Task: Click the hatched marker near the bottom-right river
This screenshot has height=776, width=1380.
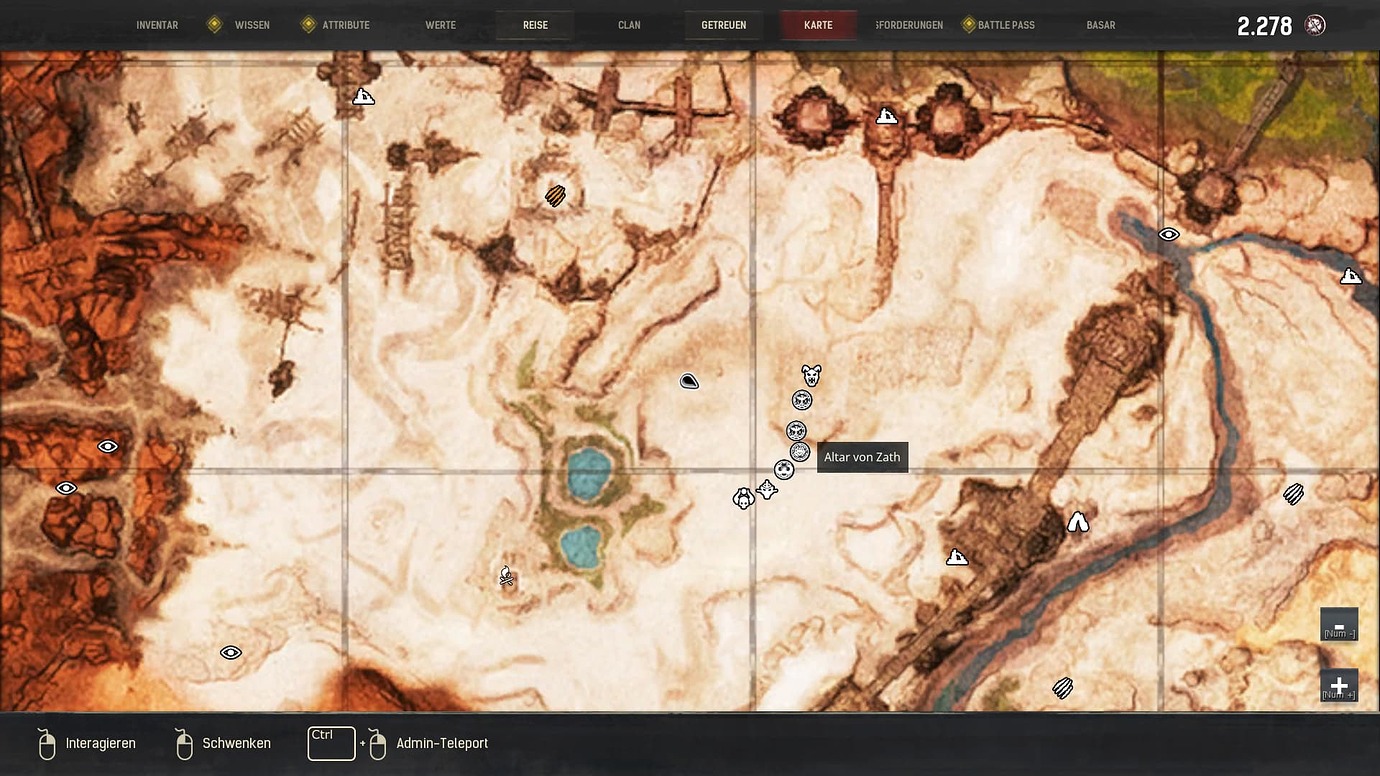Action: coord(1061,687)
